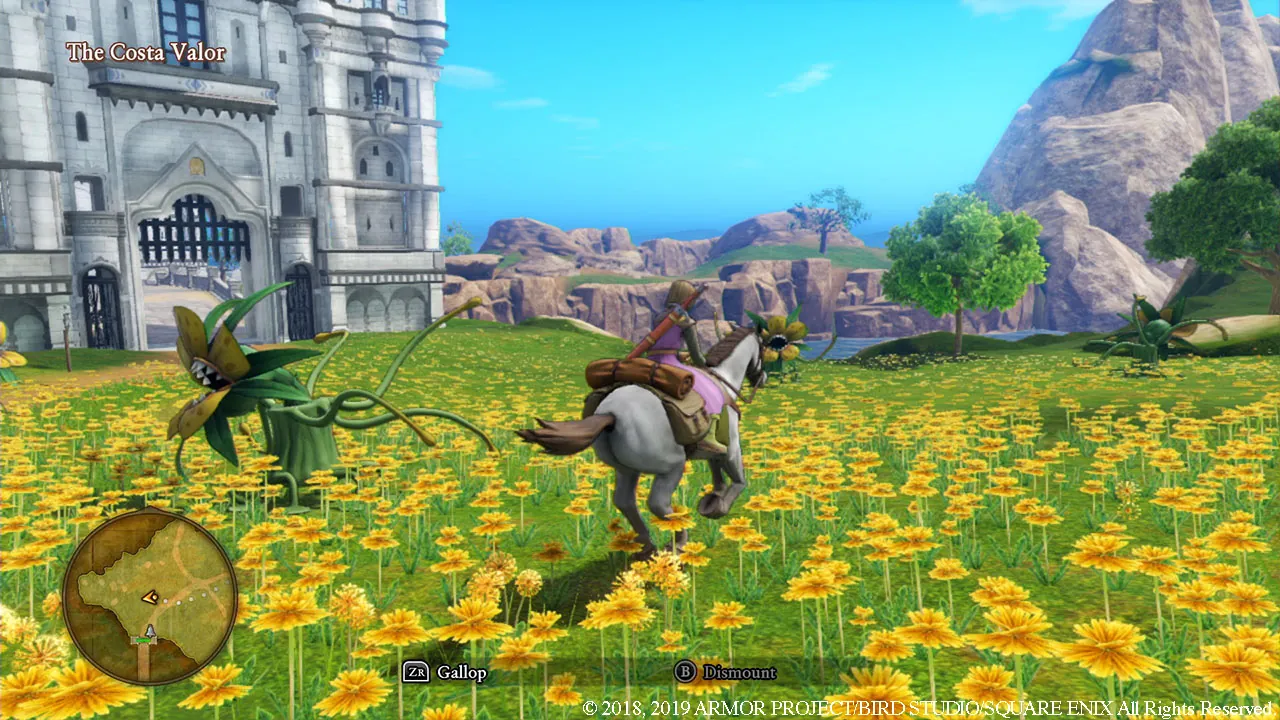Image resolution: width=1280 pixels, height=720 pixels.
Task: Click the green bar marker on the minimap
Action: coord(144,639)
